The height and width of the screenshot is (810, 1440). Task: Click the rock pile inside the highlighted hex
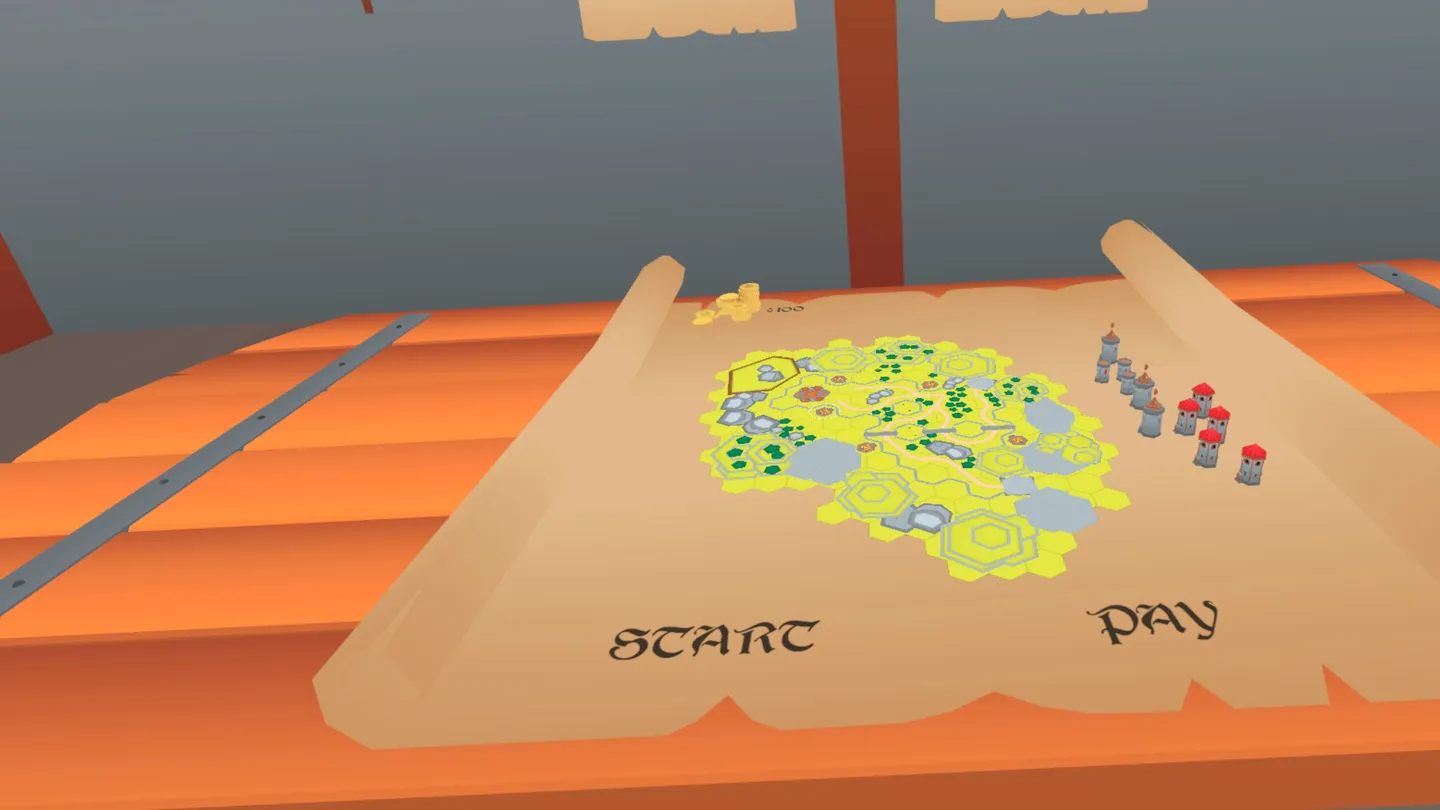(x=768, y=375)
